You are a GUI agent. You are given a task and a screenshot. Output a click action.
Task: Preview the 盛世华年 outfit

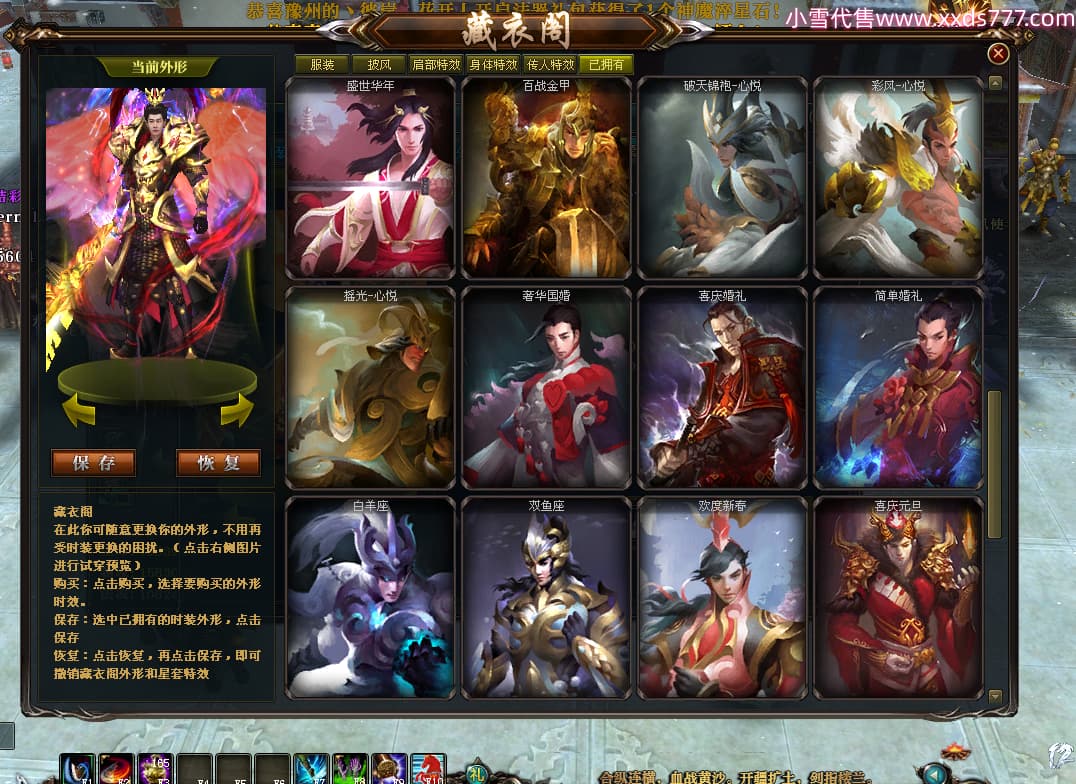(370, 180)
